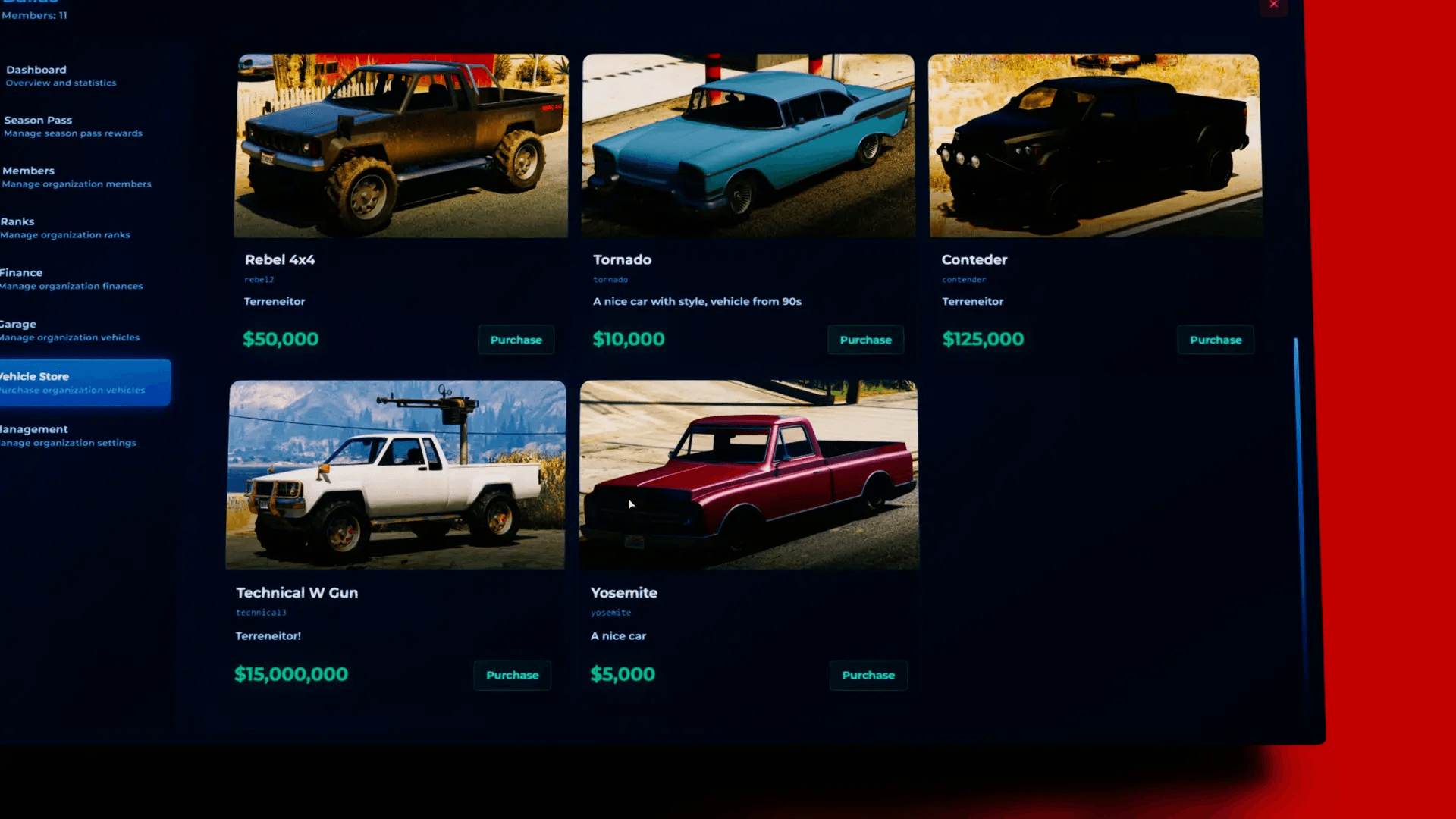Purchase the Tornado

tap(865, 340)
